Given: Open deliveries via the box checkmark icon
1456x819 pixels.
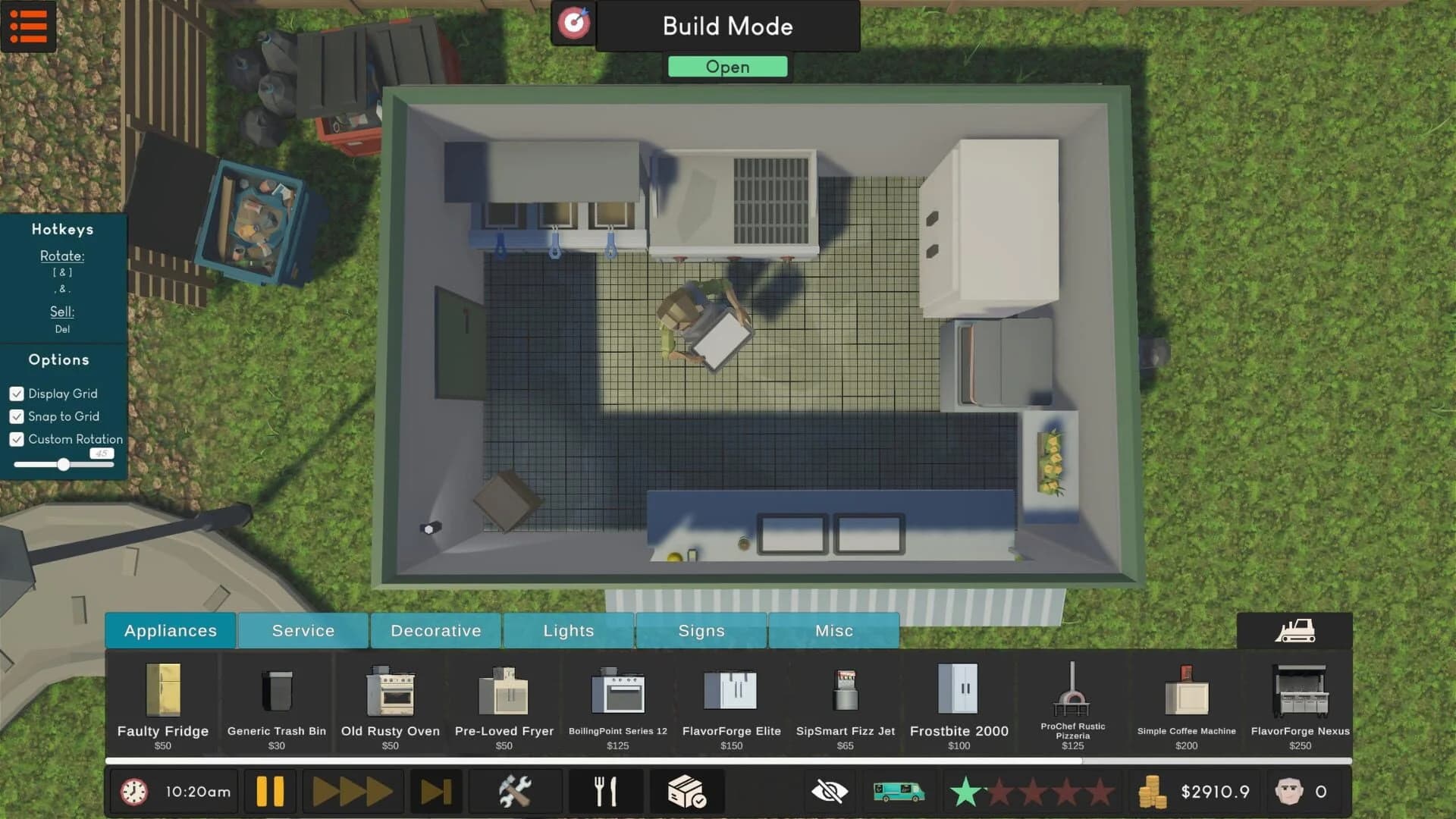Looking at the screenshot, I should pyautogui.click(x=686, y=791).
